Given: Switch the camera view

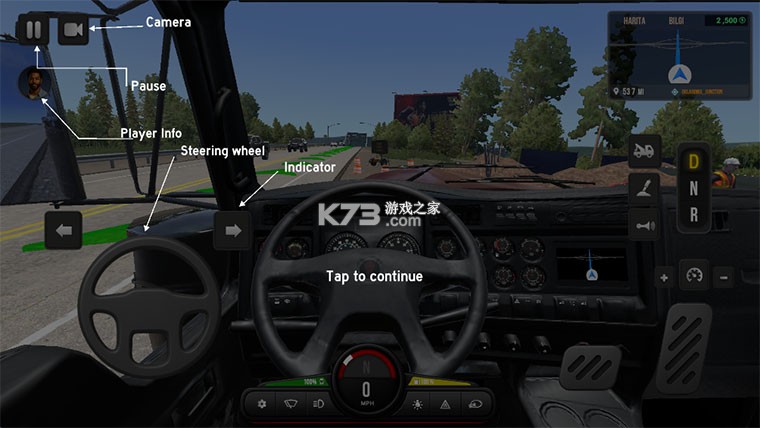Looking at the screenshot, I should (73, 30).
